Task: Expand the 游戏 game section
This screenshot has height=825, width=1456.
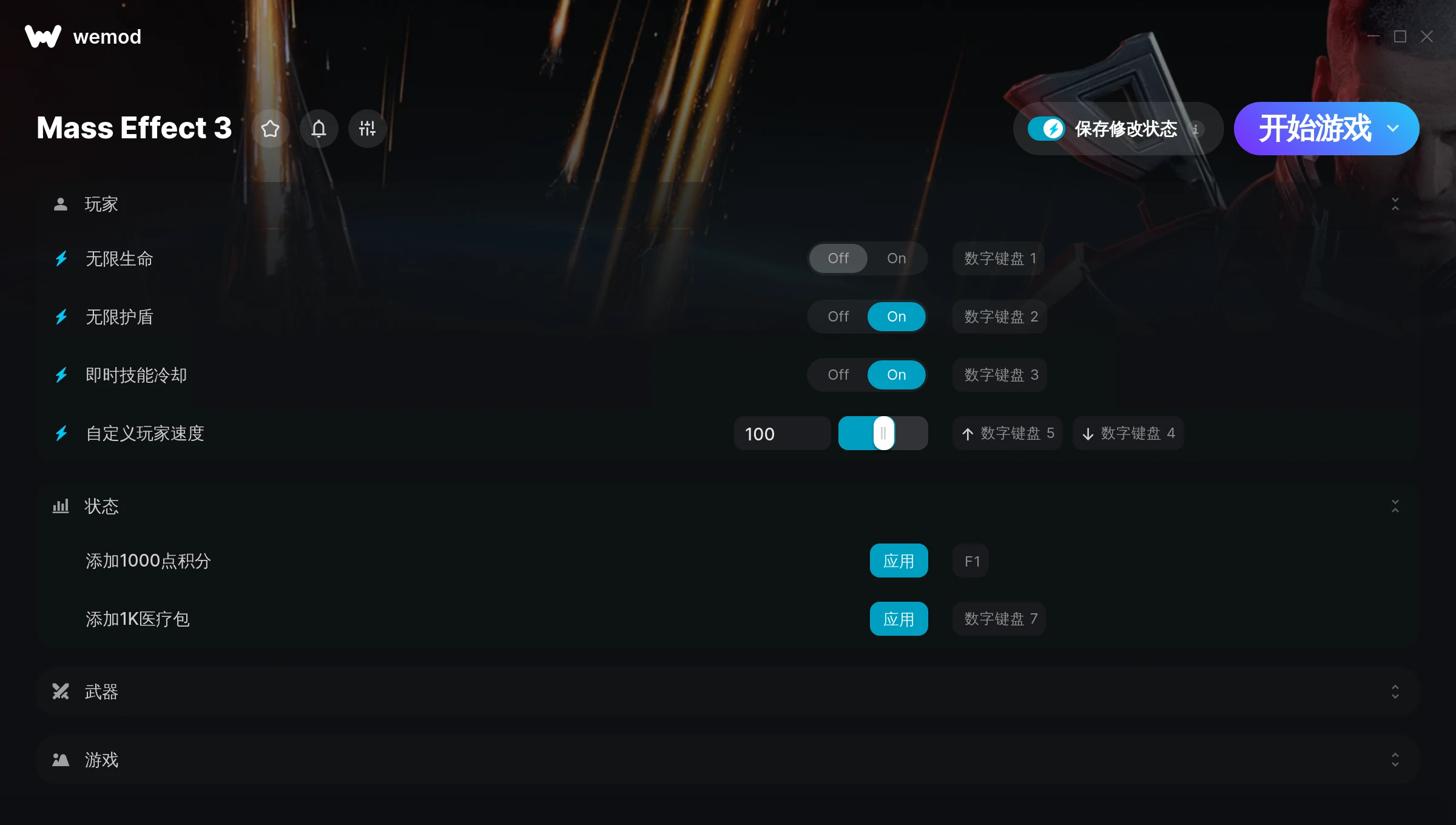Action: point(1395,759)
